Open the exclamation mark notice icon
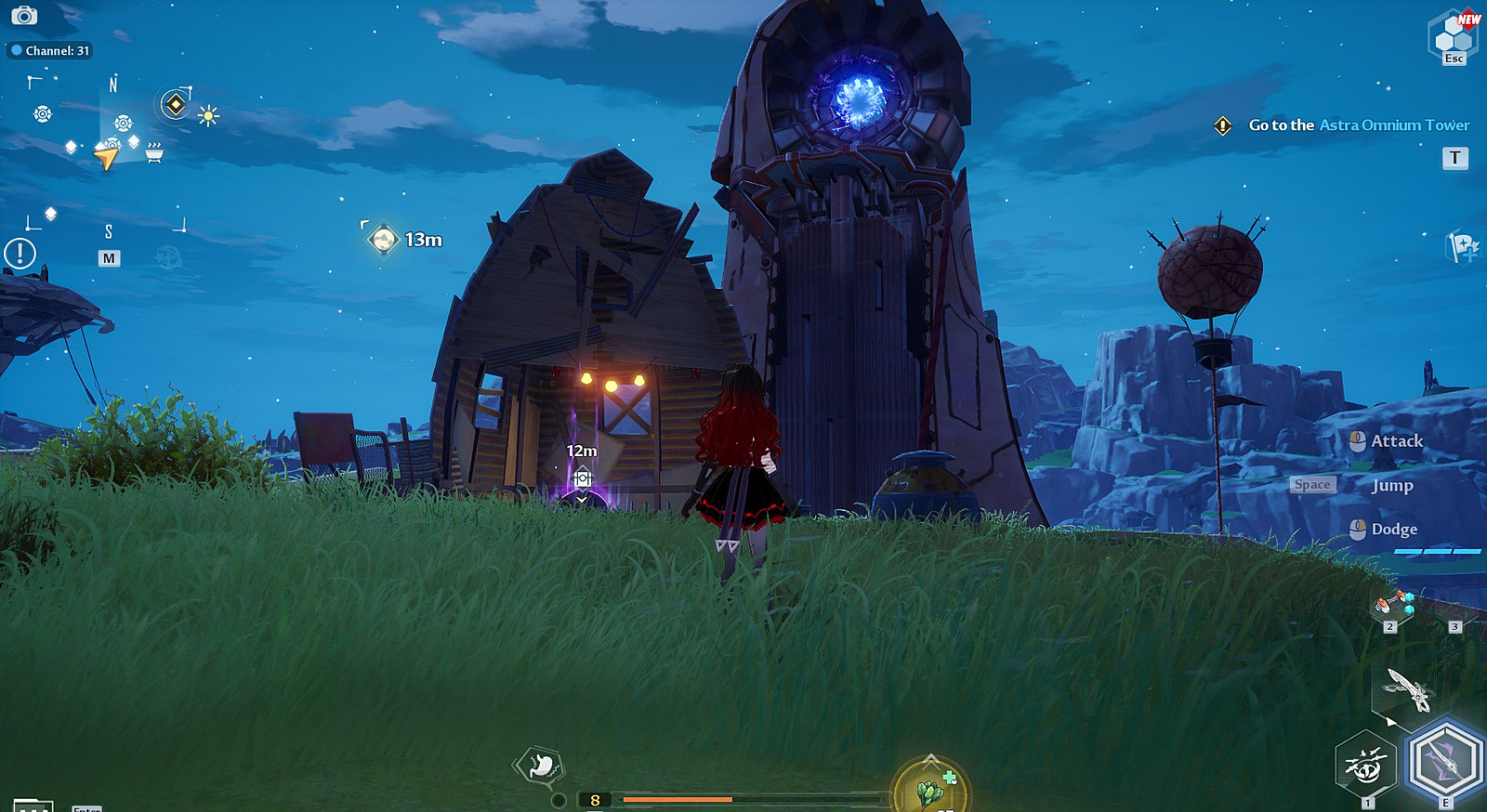 (20, 253)
